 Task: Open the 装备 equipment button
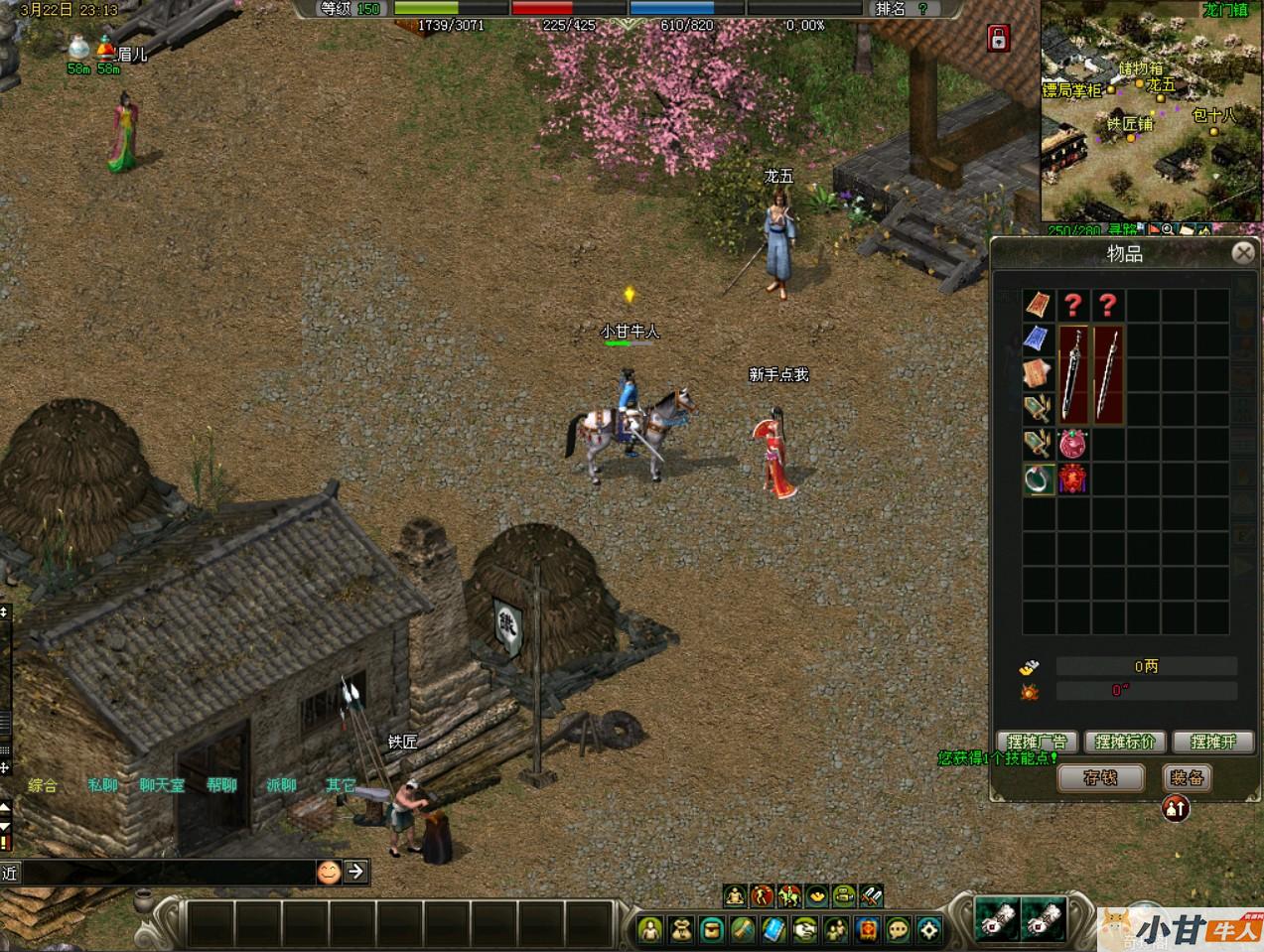(x=1187, y=778)
